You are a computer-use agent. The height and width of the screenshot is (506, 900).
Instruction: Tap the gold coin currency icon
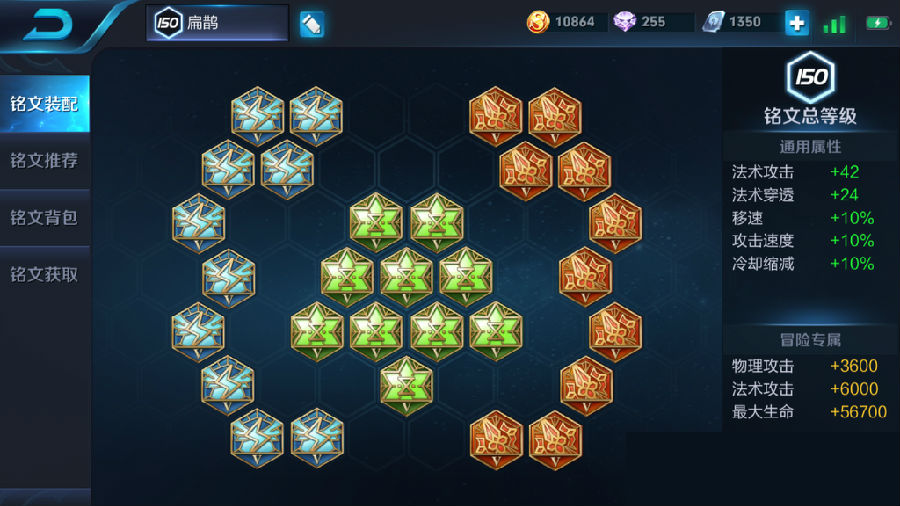538,22
